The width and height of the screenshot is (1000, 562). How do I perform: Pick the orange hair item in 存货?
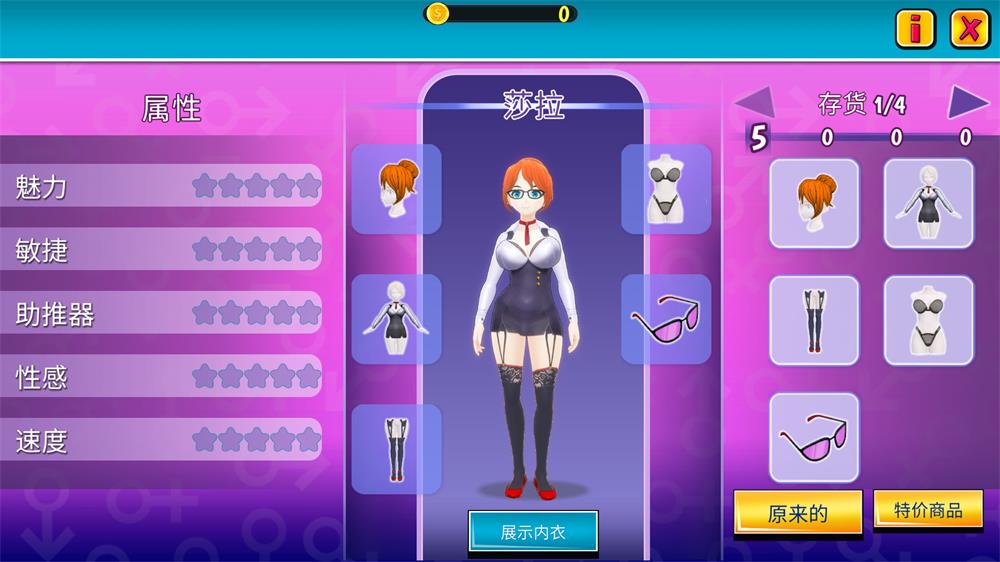click(814, 203)
